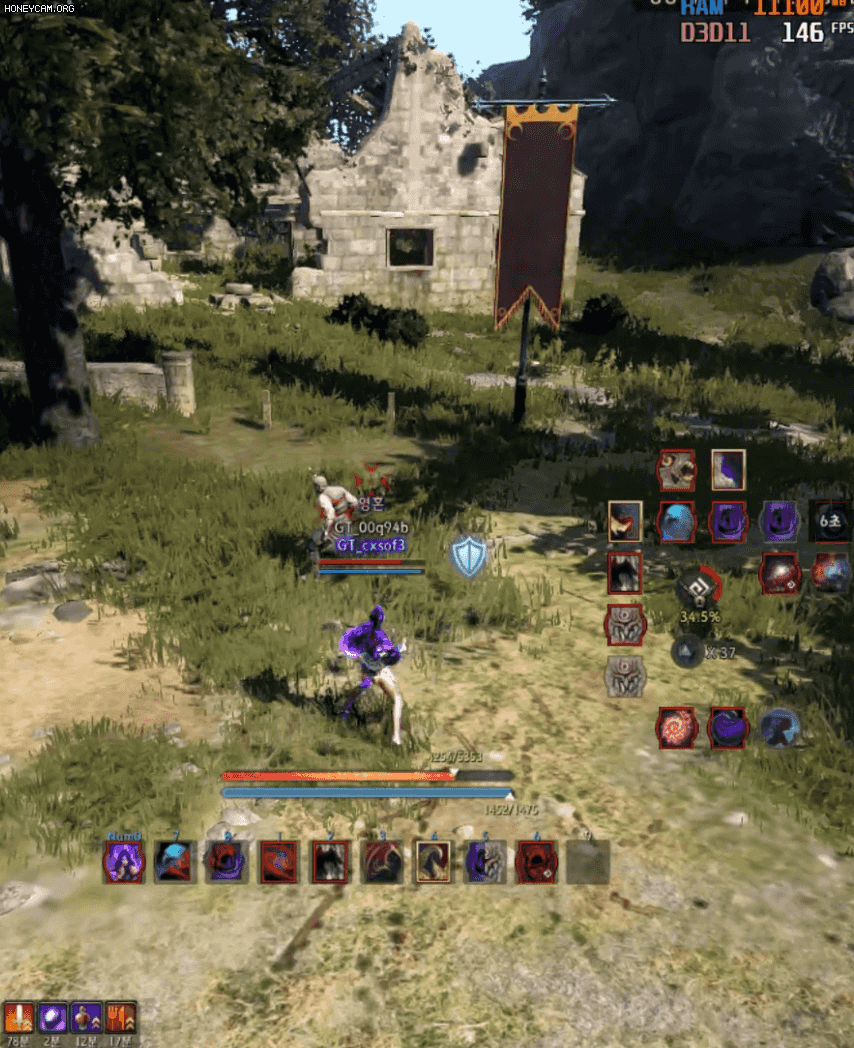Inspect the fork and knife food buff
Image resolution: width=854 pixels, height=1048 pixels.
coord(121,1018)
